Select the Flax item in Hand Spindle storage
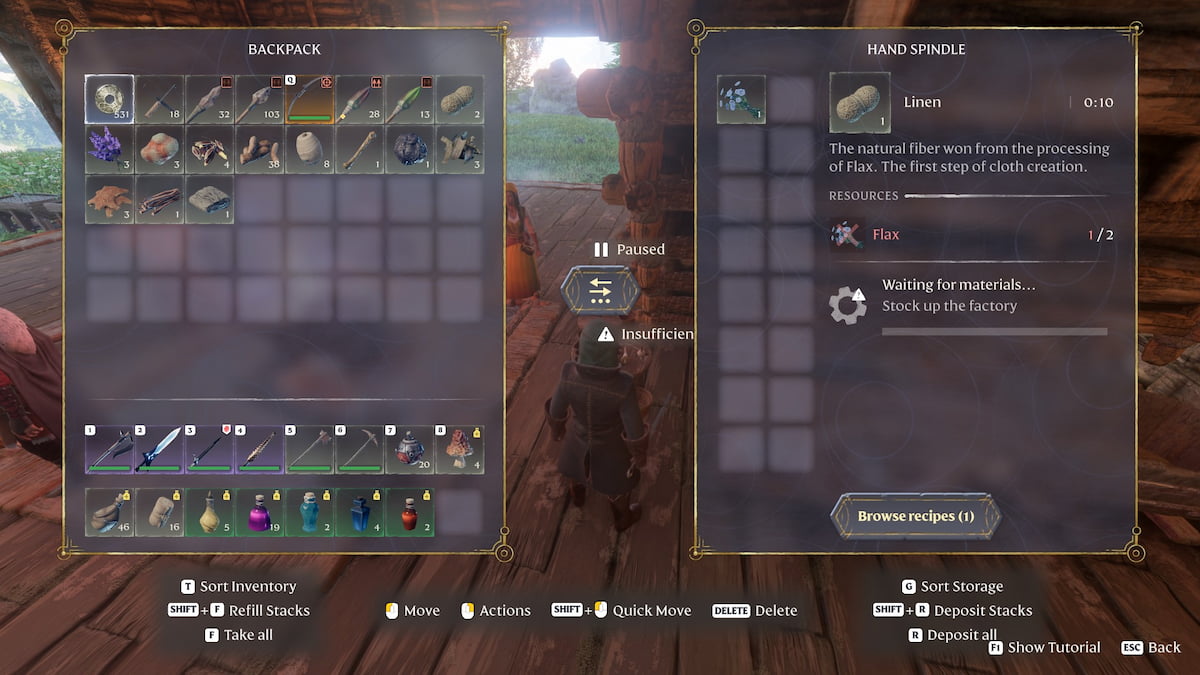Image resolution: width=1200 pixels, height=675 pixels. click(x=741, y=99)
